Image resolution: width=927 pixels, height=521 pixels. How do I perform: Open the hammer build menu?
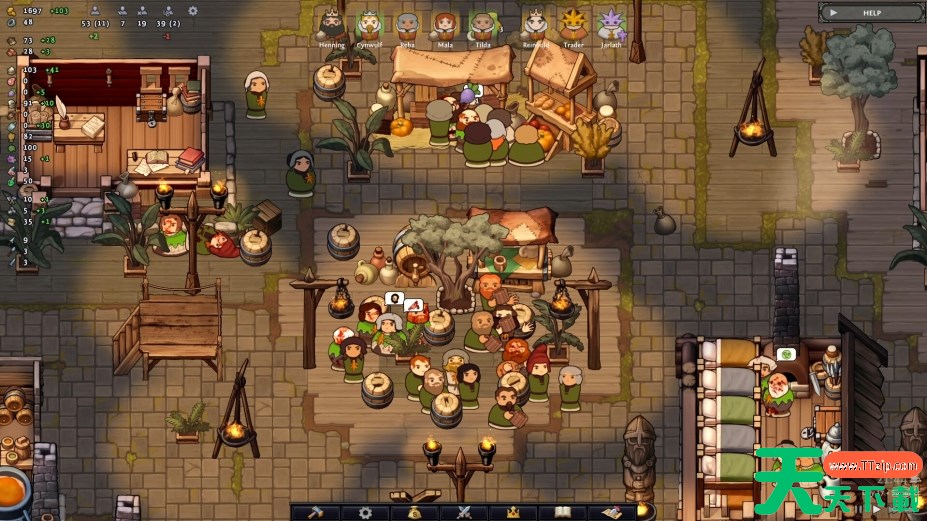[316, 512]
